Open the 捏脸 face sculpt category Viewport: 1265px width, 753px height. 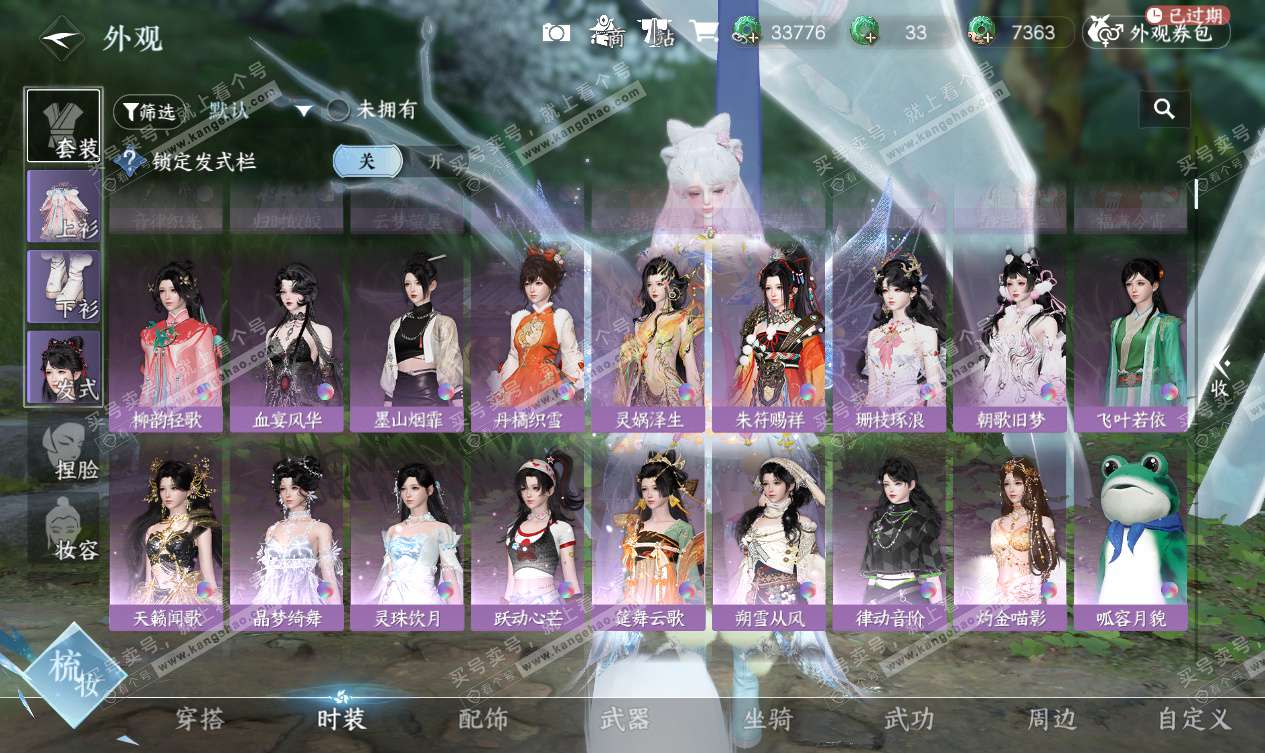pyautogui.click(x=64, y=449)
